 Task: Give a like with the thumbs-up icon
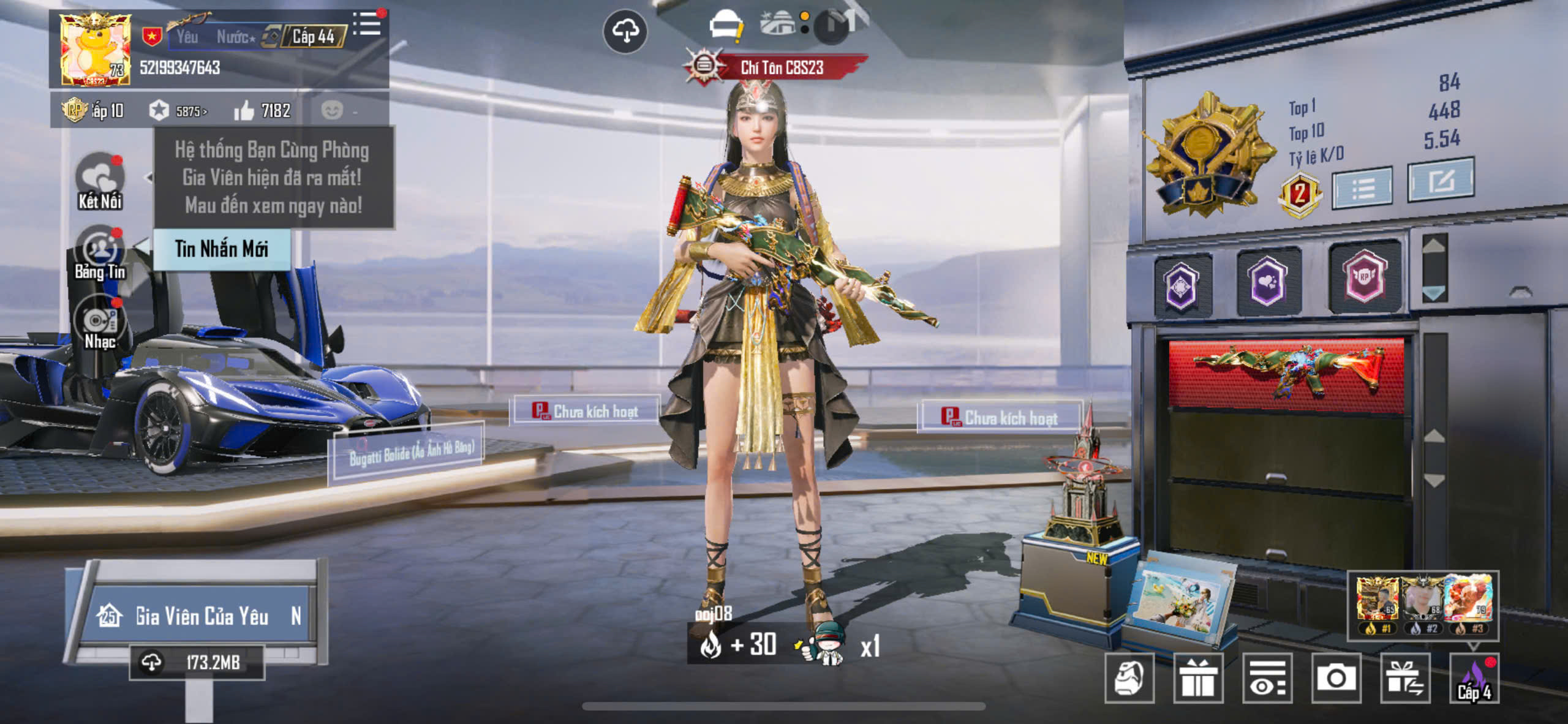[x=244, y=111]
